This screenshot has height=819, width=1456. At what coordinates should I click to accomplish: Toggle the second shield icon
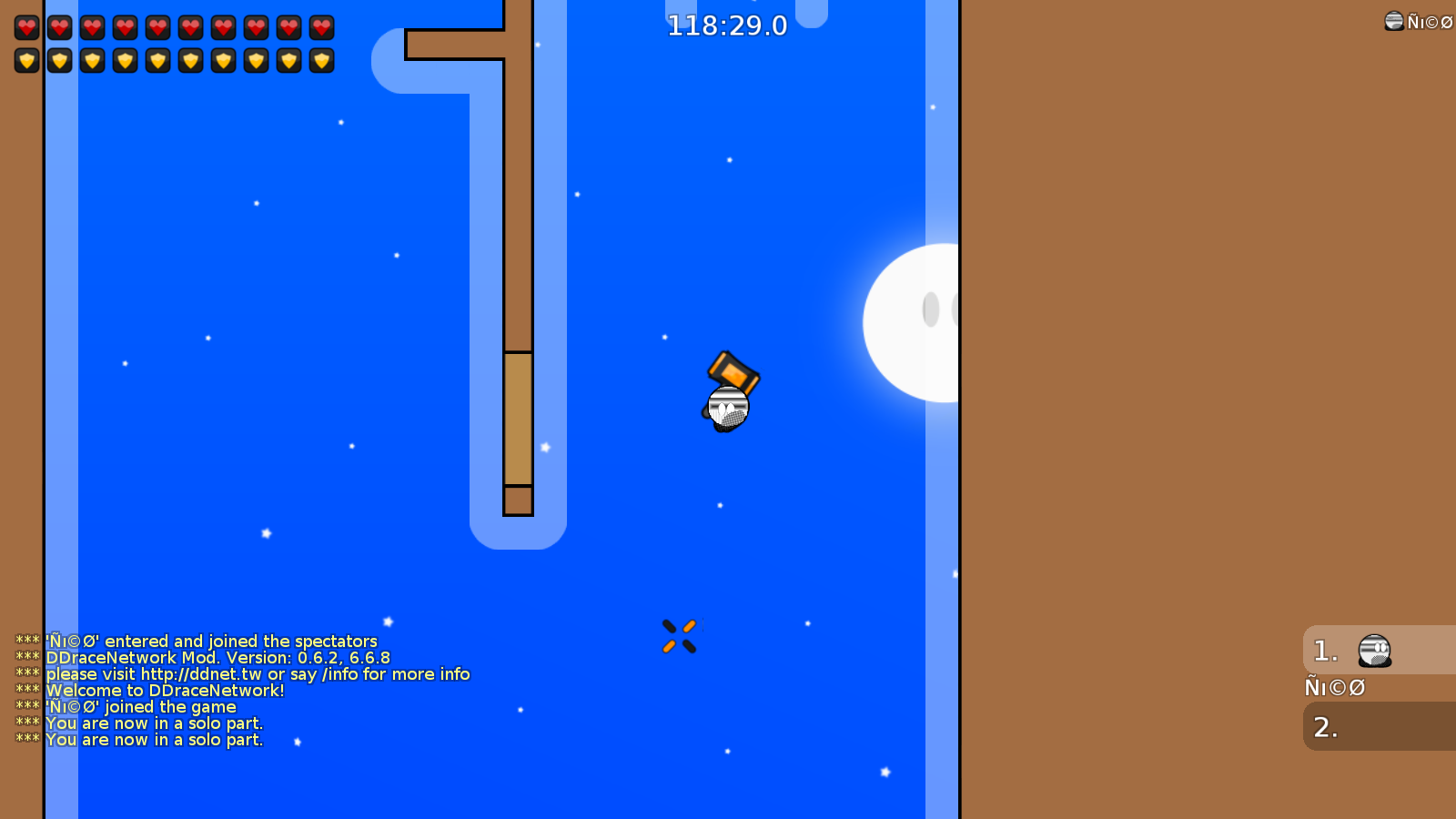60,60
